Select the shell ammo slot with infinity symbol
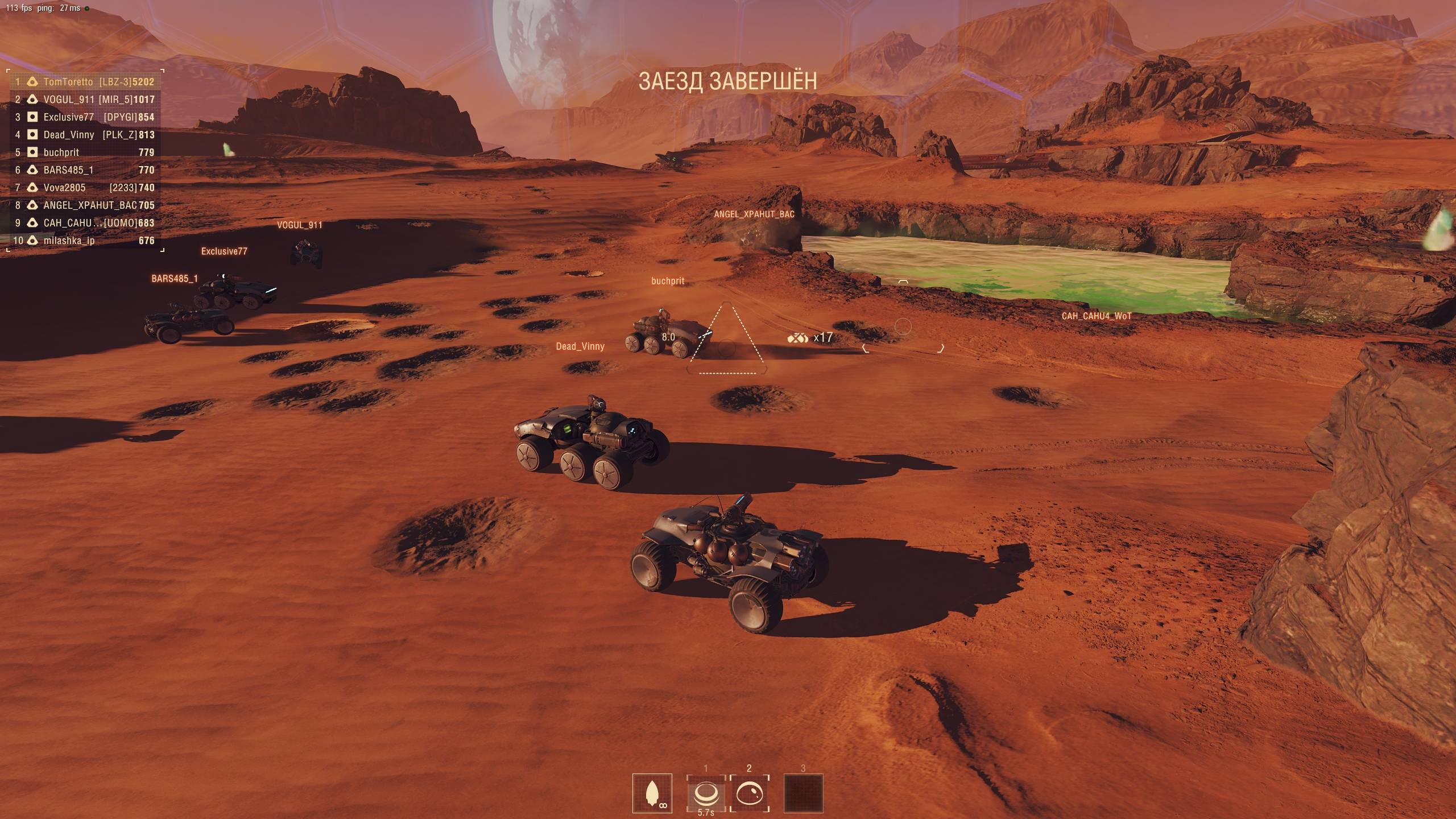The width and height of the screenshot is (1456, 819). (x=652, y=793)
